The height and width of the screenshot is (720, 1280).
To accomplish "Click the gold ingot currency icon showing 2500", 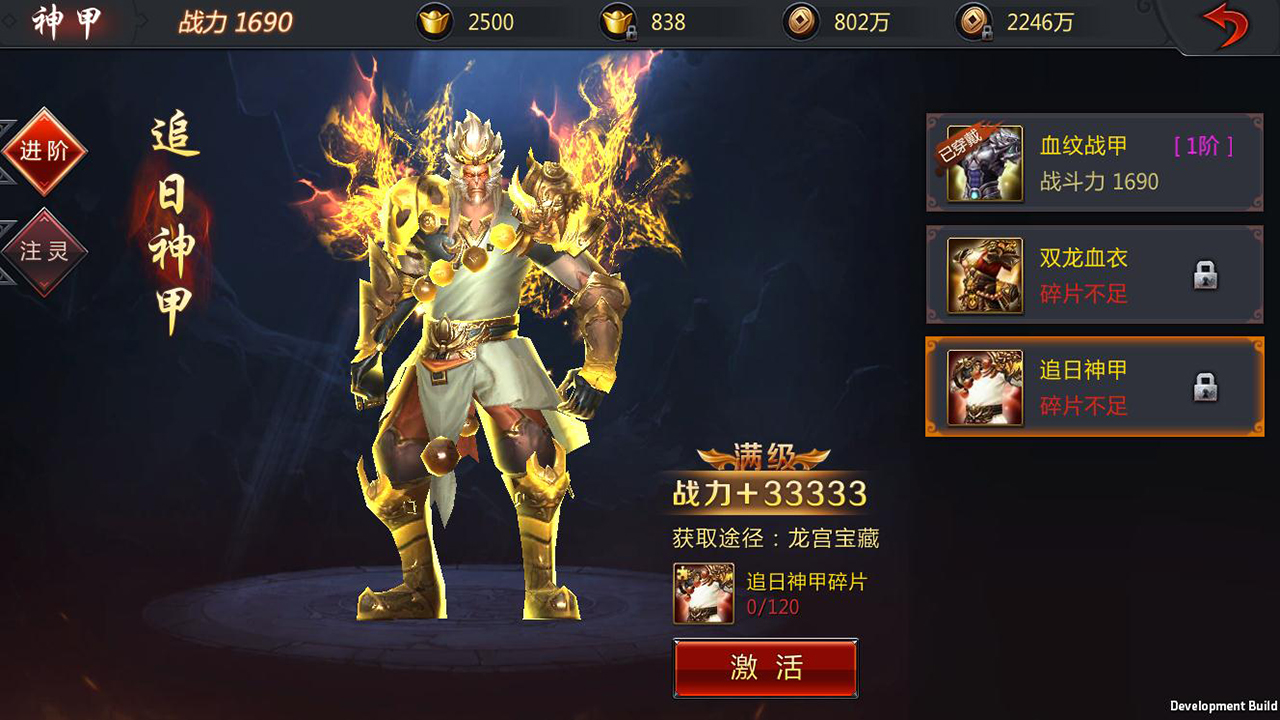I will coord(433,21).
